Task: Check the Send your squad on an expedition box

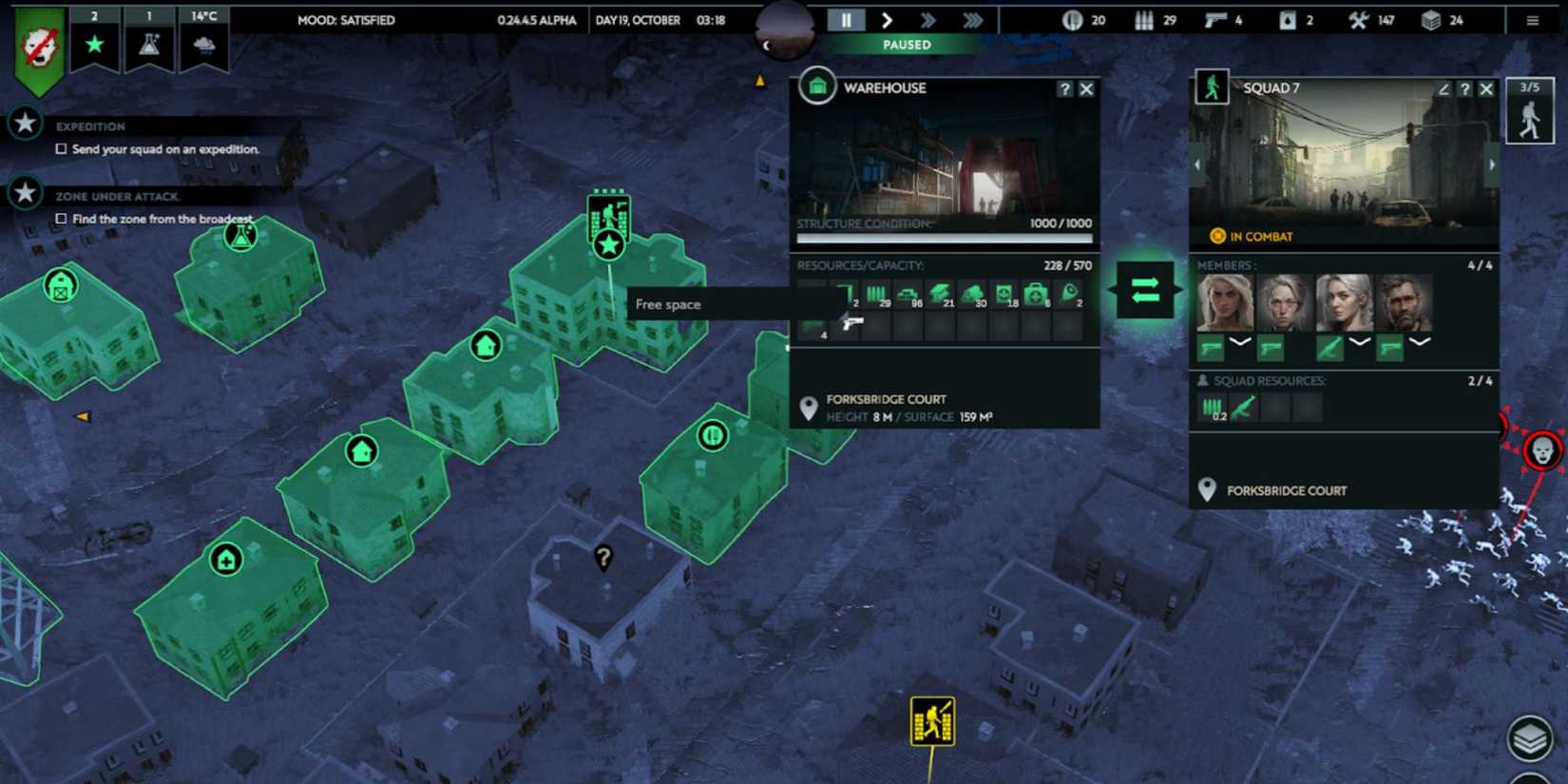Action: tap(61, 148)
